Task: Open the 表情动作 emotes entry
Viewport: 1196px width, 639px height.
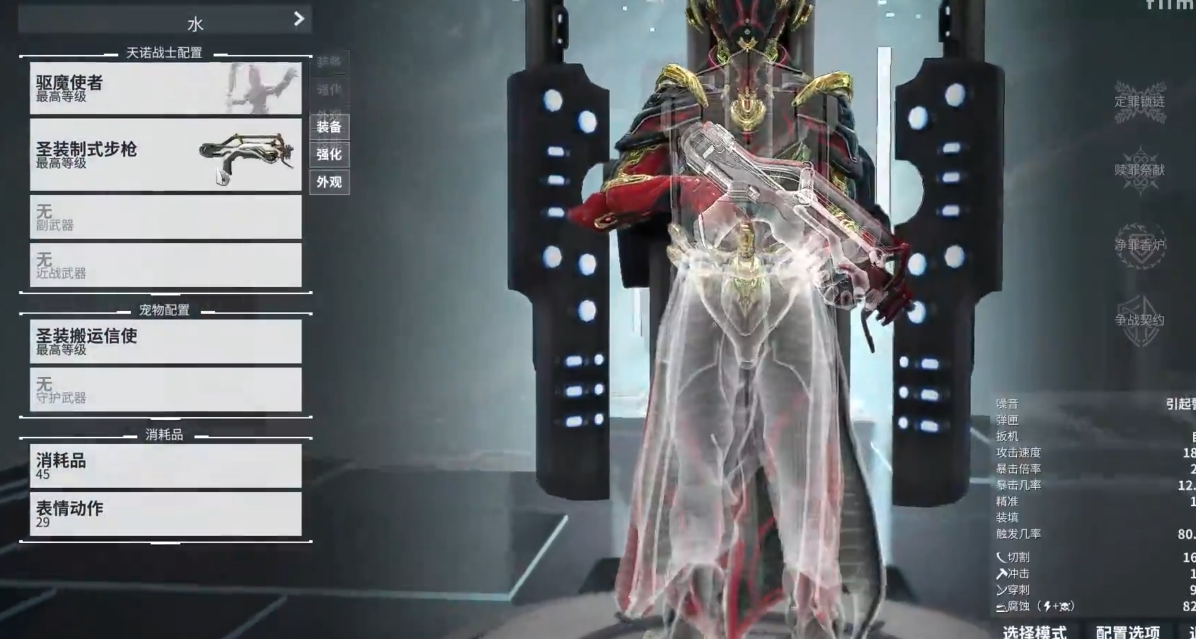Action: tap(165, 513)
